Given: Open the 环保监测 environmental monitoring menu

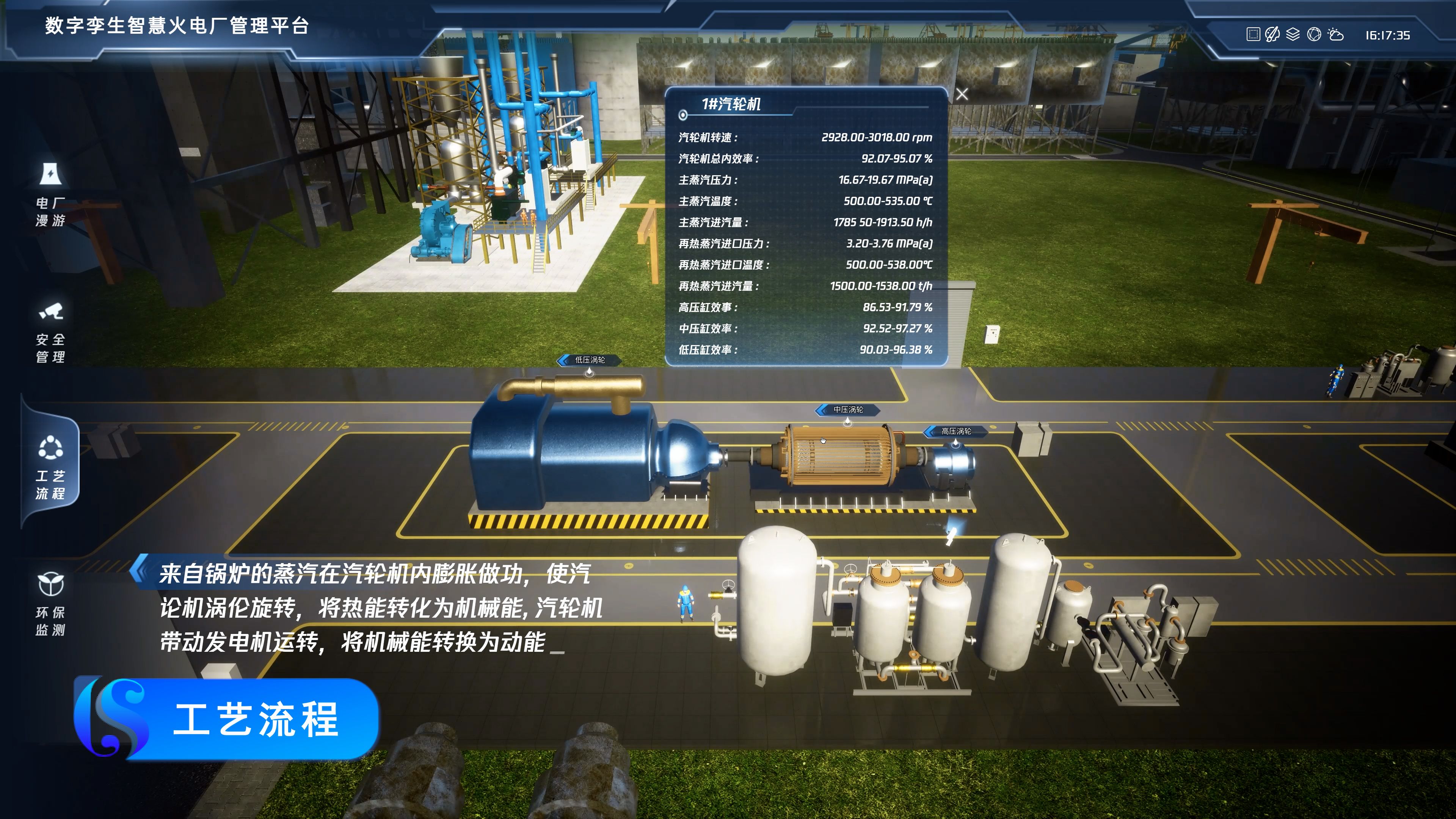Looking at the screenshot, I should tap(50, 604).
